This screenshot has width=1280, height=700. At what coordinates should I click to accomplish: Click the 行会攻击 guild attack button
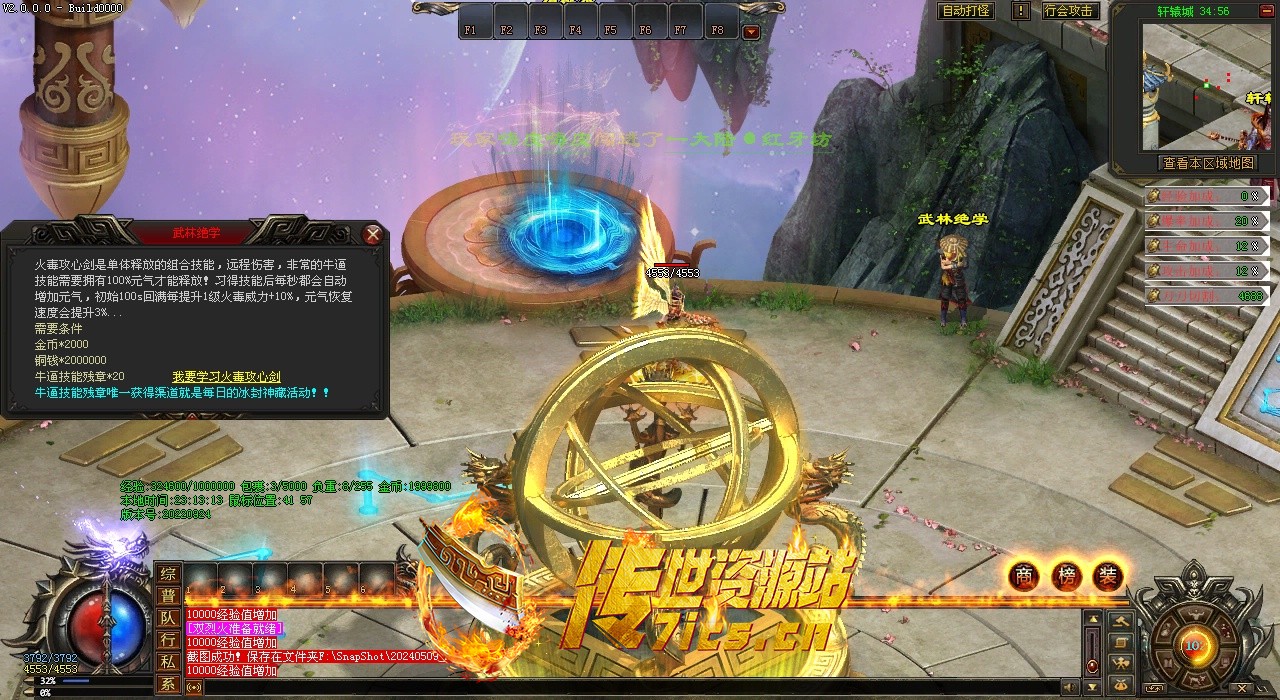click(1068, 11)
